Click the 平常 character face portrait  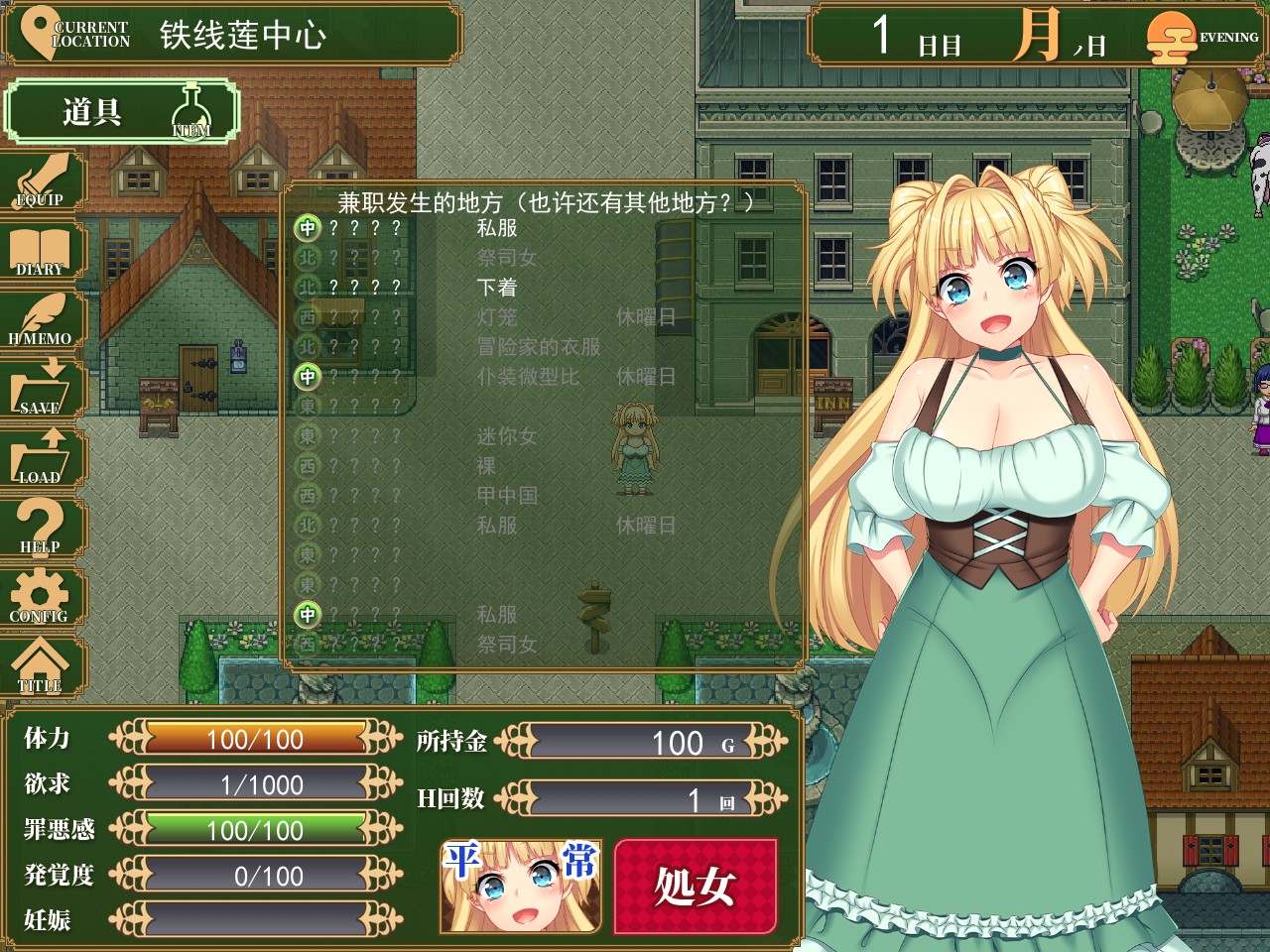click(x=521, y=886)
